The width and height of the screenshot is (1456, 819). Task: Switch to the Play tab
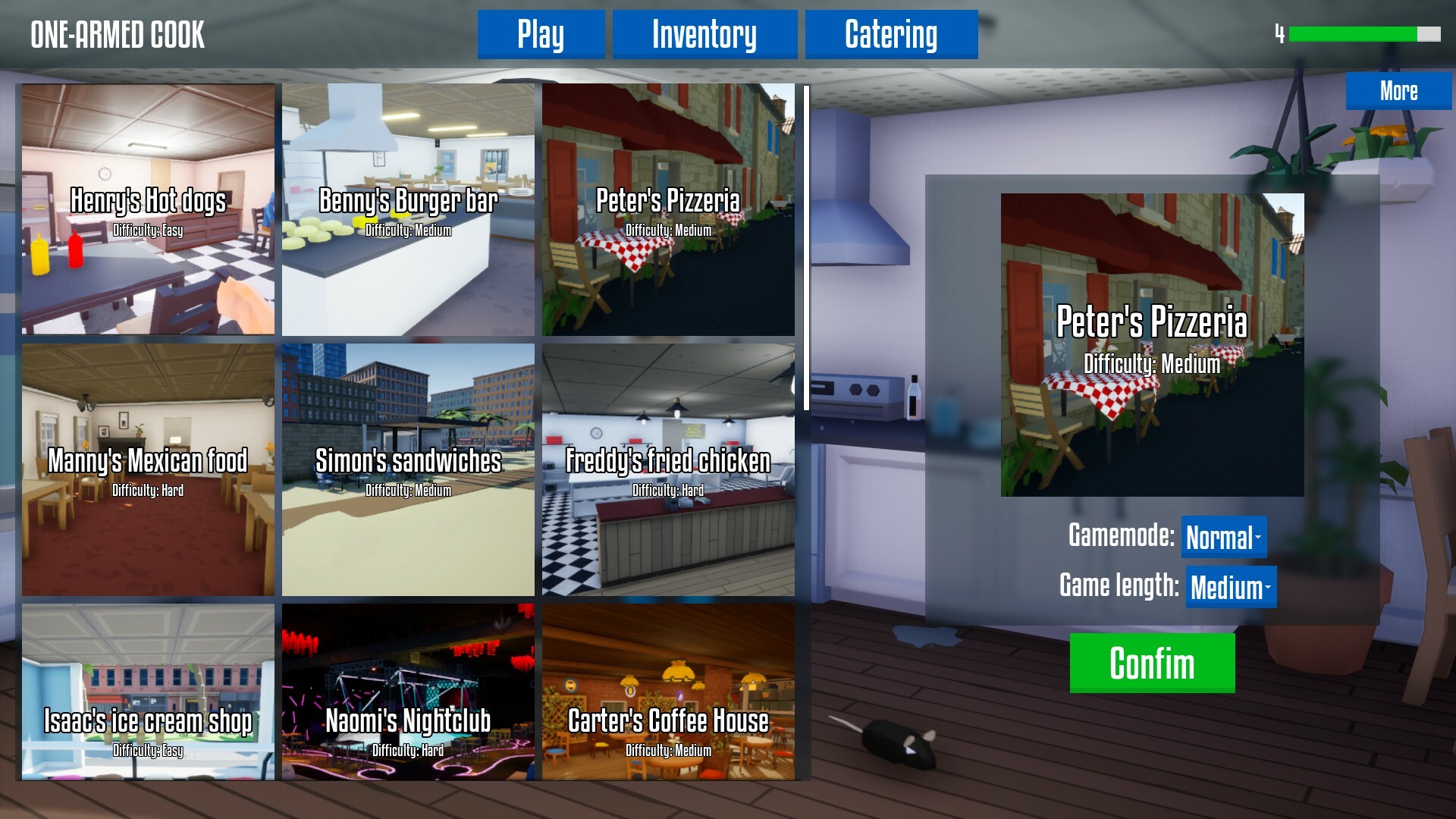pos(541,33)
